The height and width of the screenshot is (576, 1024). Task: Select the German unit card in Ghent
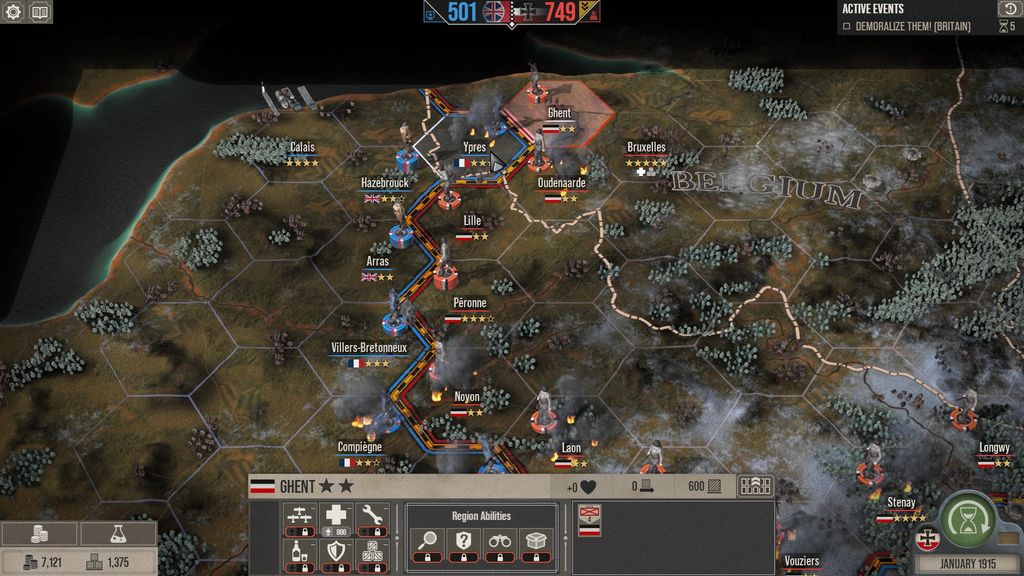tap(589, 521)
